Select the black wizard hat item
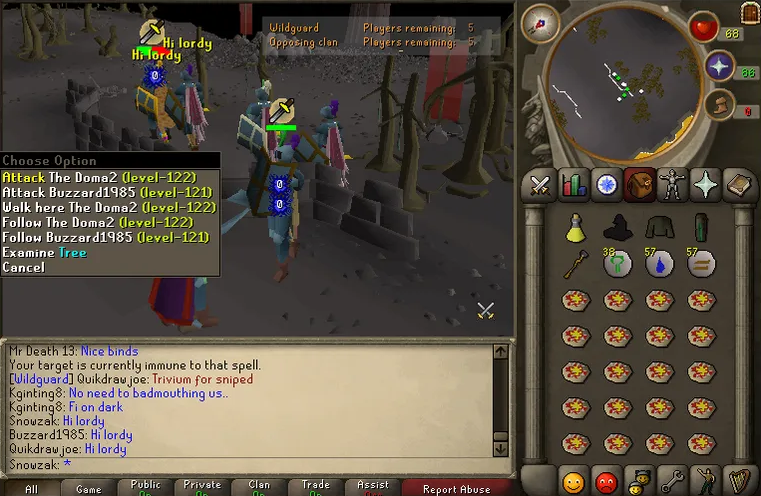Image resolution: width=761 pixels, height=496 pixels. click(617, 227)
